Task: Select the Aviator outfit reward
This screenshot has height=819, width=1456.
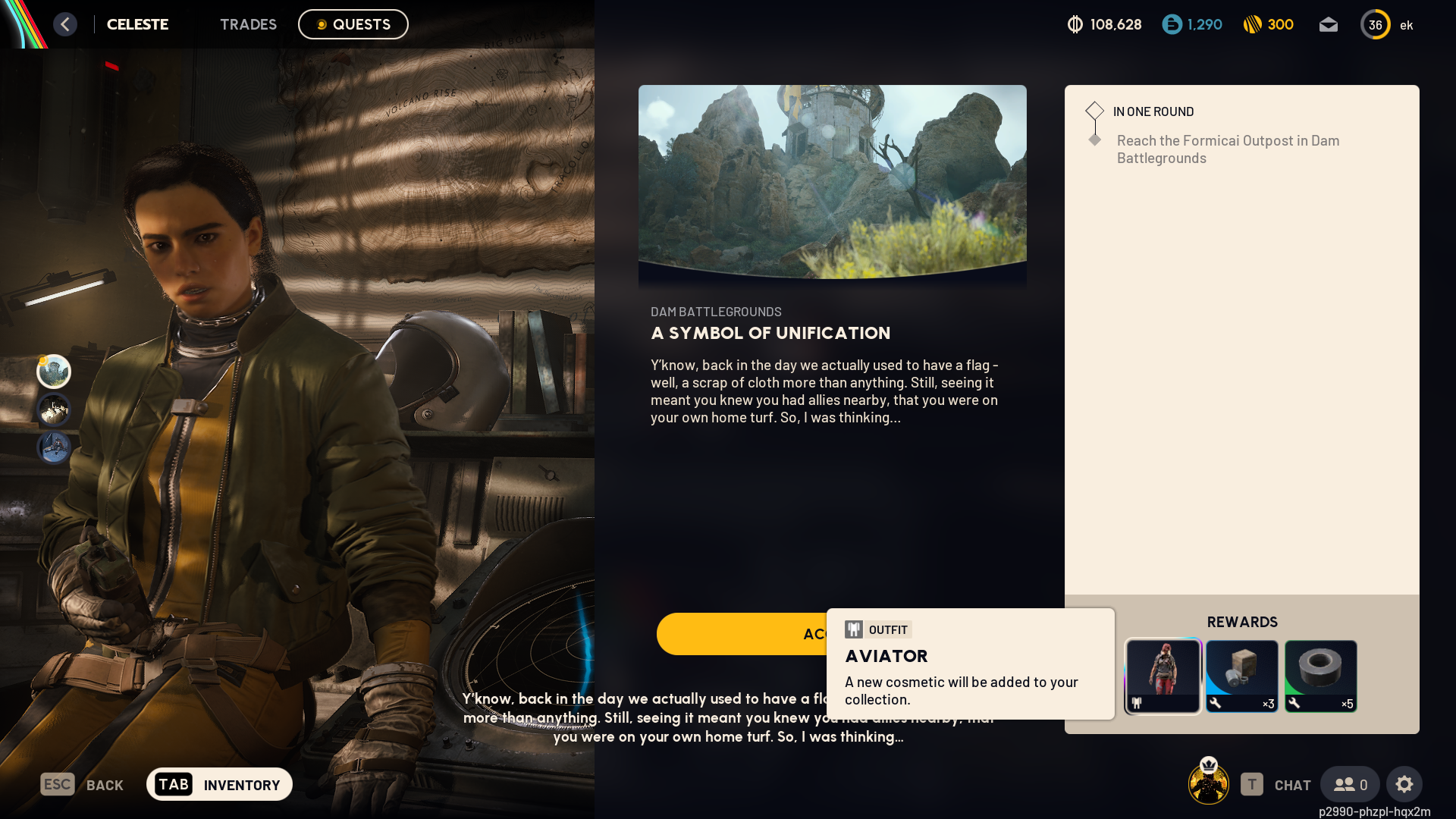Action: (x=1163, y=676)
